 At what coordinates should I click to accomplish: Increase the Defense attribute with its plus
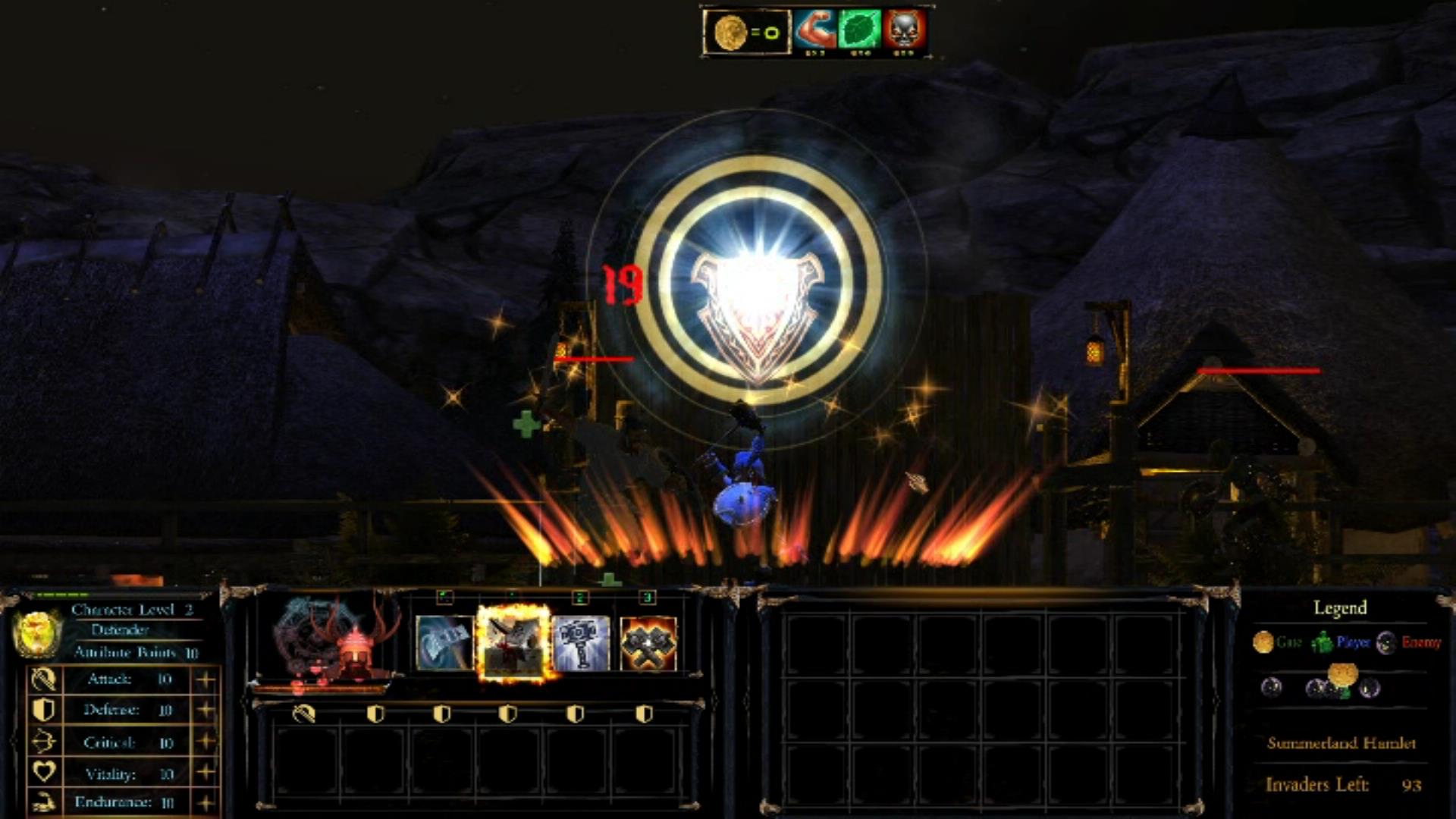click(x=205, y=710)
